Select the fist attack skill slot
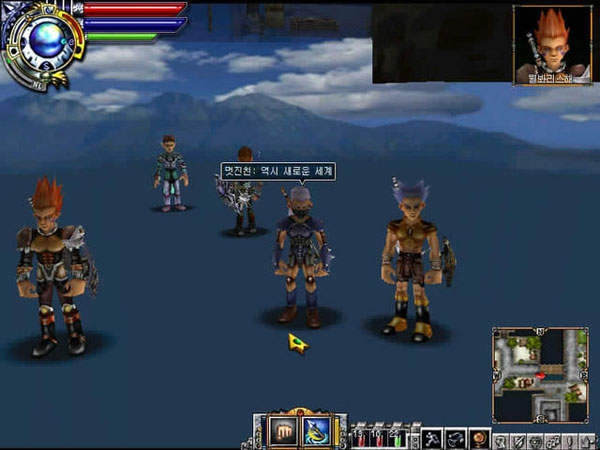600x450 pixels. pyautogui.click(x=281, y=431)
